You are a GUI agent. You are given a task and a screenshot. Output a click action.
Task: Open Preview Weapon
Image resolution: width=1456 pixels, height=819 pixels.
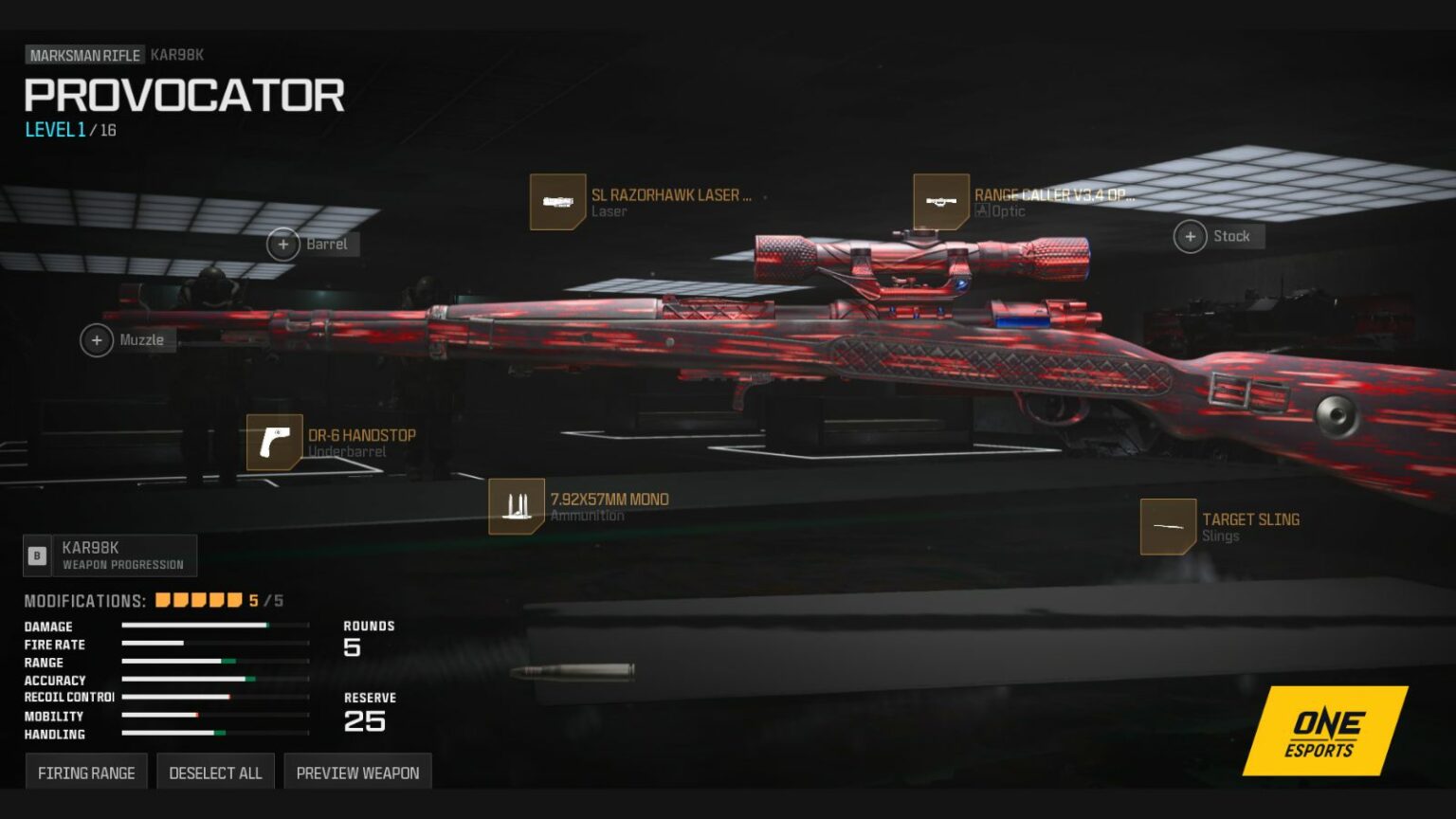tap(357, 772)
